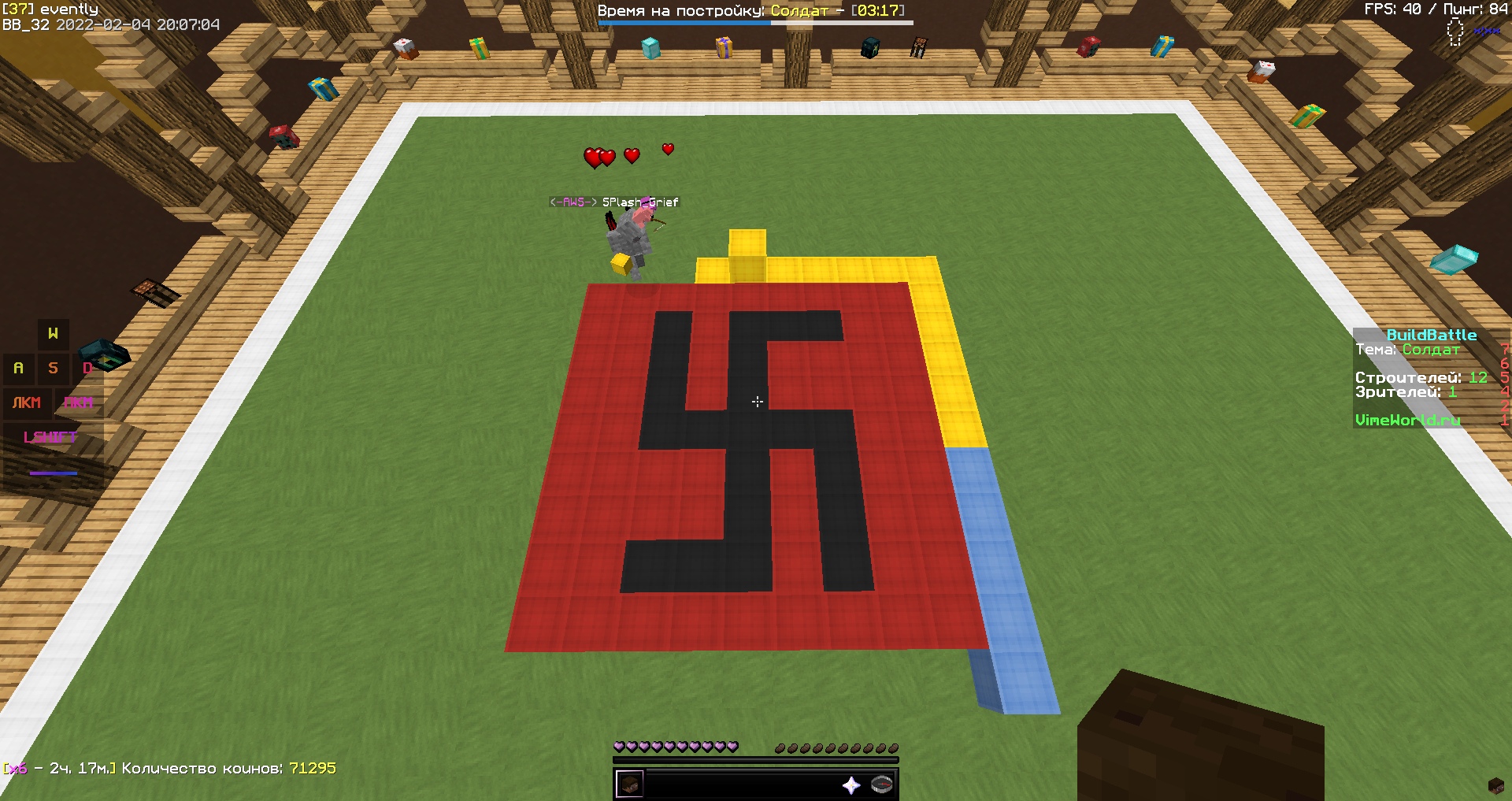Select the player head hotbar item
1512x801 pixels.
pos(630,784)
